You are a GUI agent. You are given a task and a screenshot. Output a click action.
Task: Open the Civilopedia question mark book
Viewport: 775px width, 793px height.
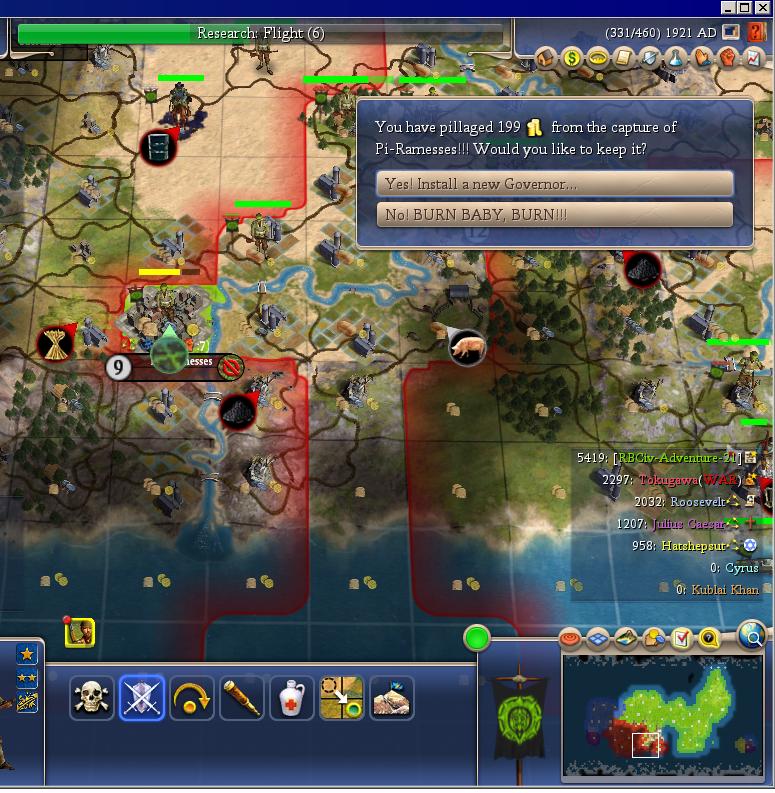coord(756,33)
